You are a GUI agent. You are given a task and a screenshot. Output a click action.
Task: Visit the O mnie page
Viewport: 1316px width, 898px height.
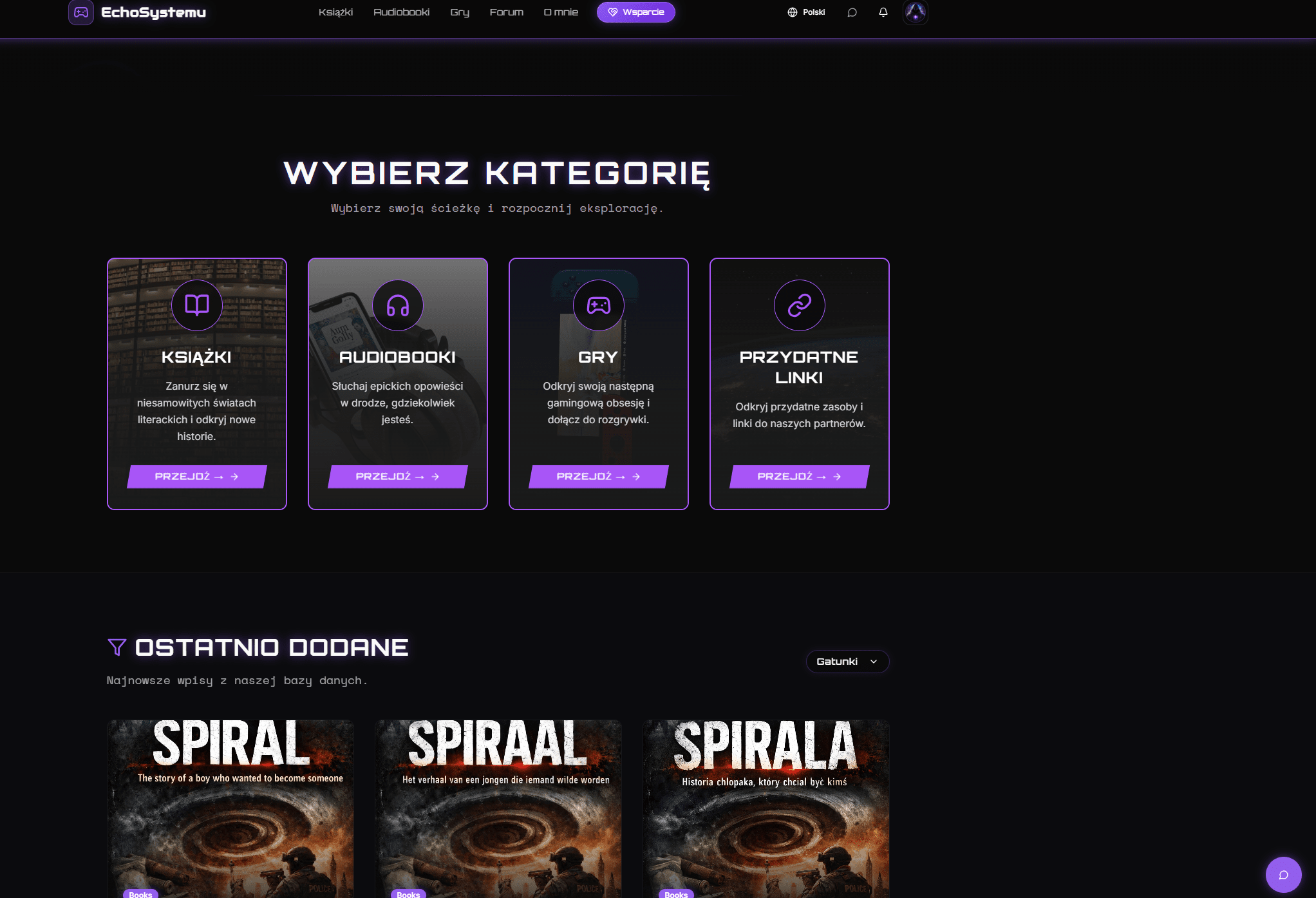coord(561,12)
